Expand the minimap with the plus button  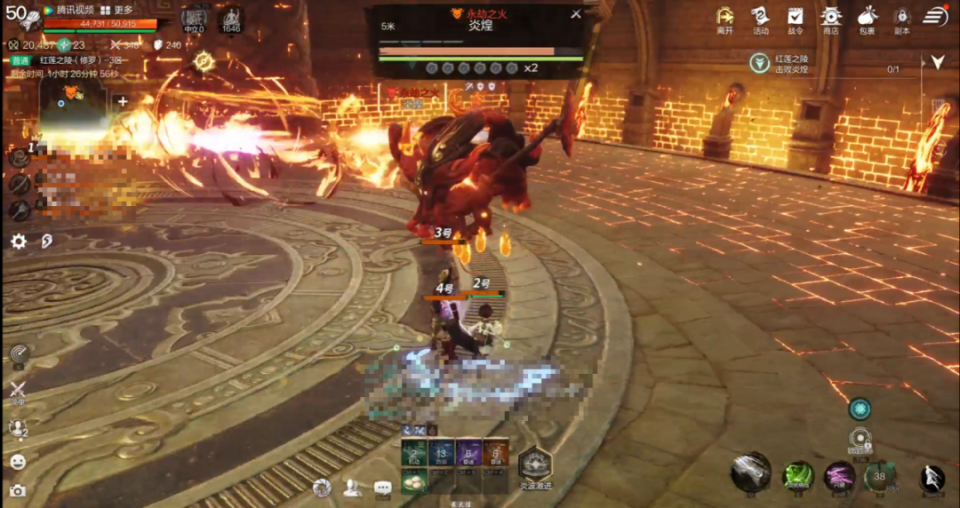[122, 101]
